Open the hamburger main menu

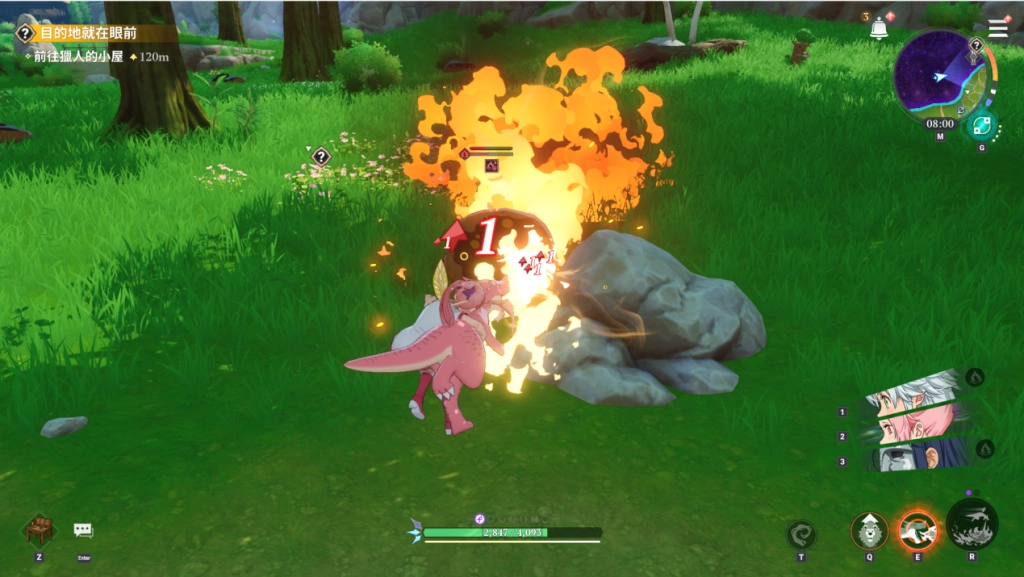coord(998,28)
